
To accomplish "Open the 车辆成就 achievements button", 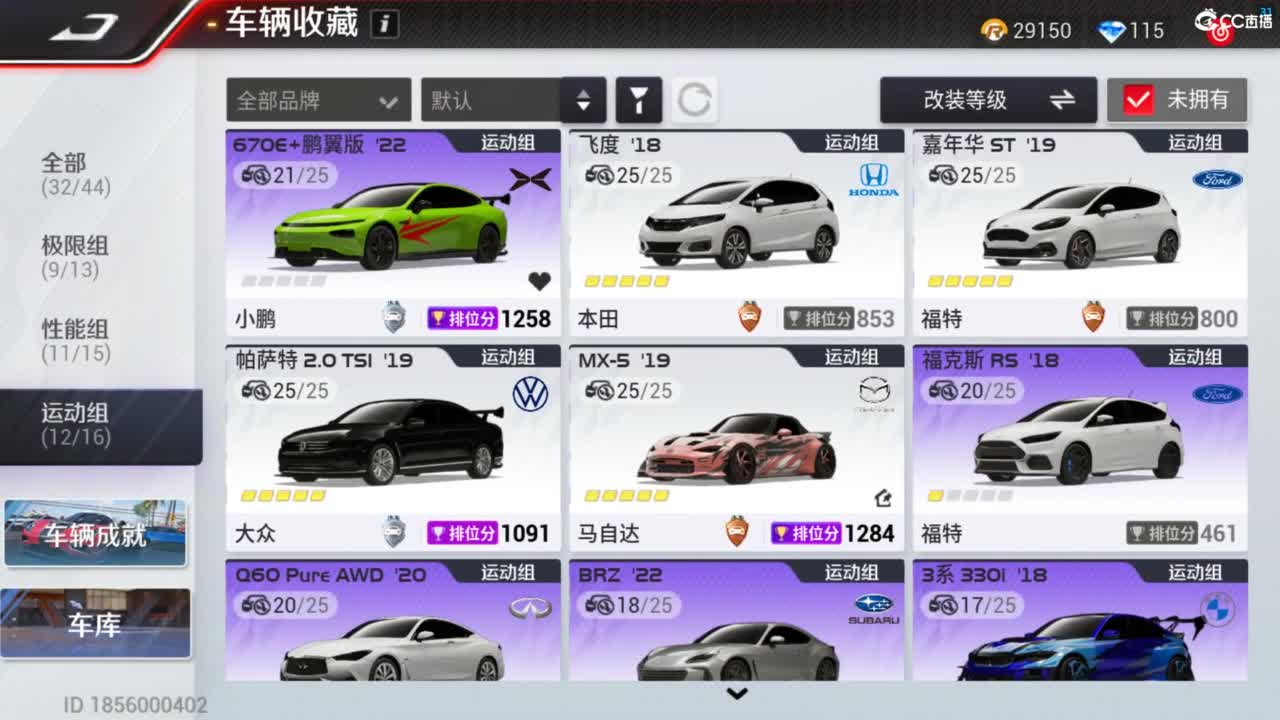I will click(x=95, y=533).
